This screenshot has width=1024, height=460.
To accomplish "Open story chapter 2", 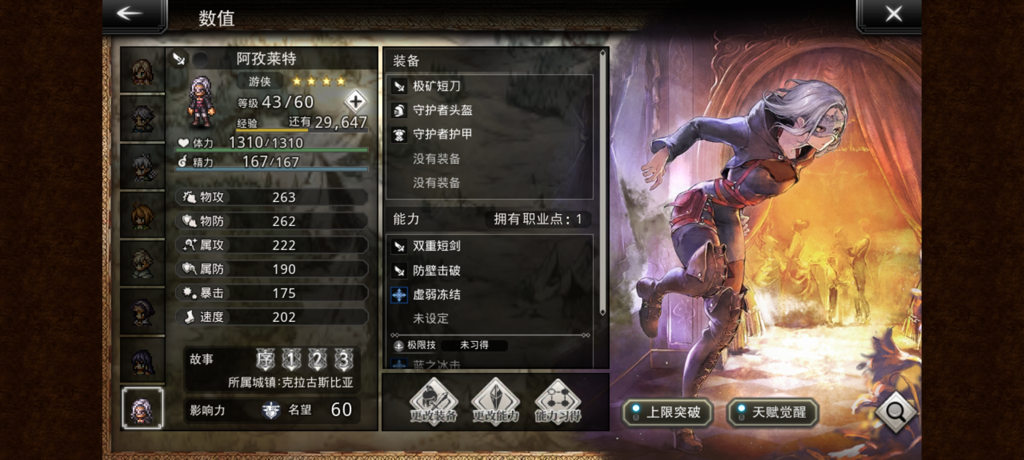I will tap(317, 360).
